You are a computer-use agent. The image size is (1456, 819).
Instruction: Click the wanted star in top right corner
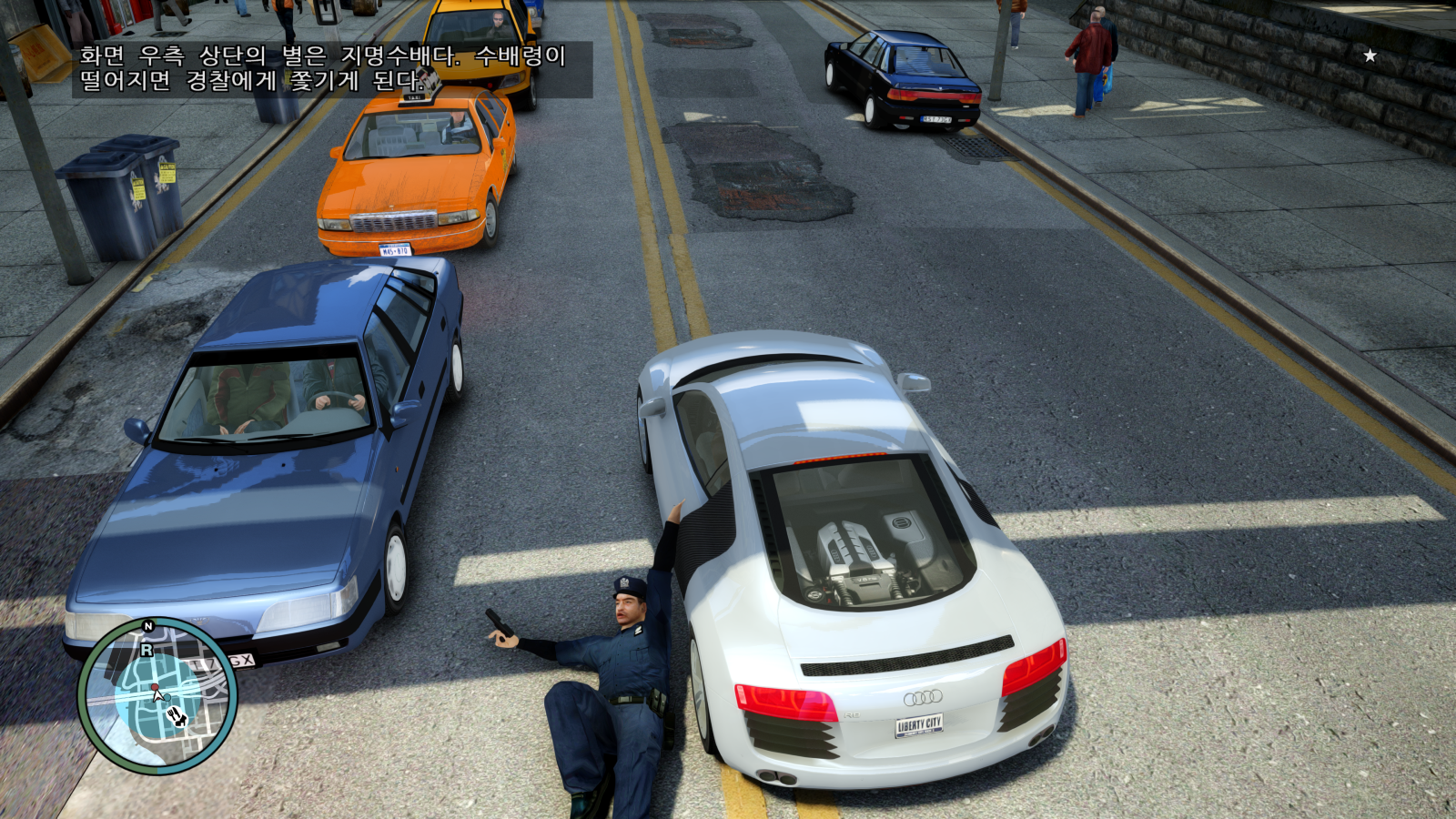click(1370, 55)
